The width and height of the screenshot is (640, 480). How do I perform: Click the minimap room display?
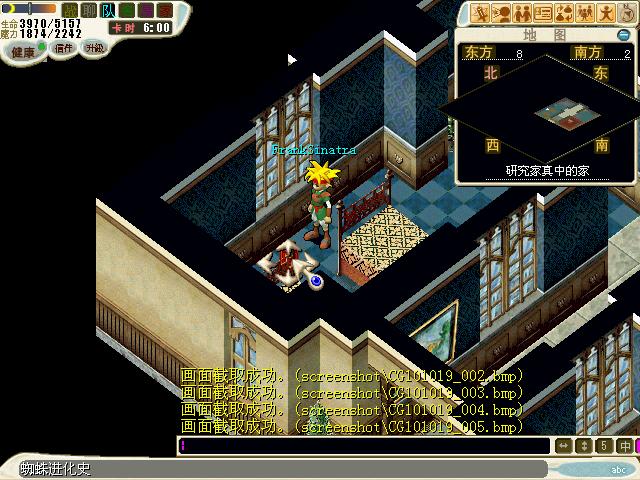[559, 113]
